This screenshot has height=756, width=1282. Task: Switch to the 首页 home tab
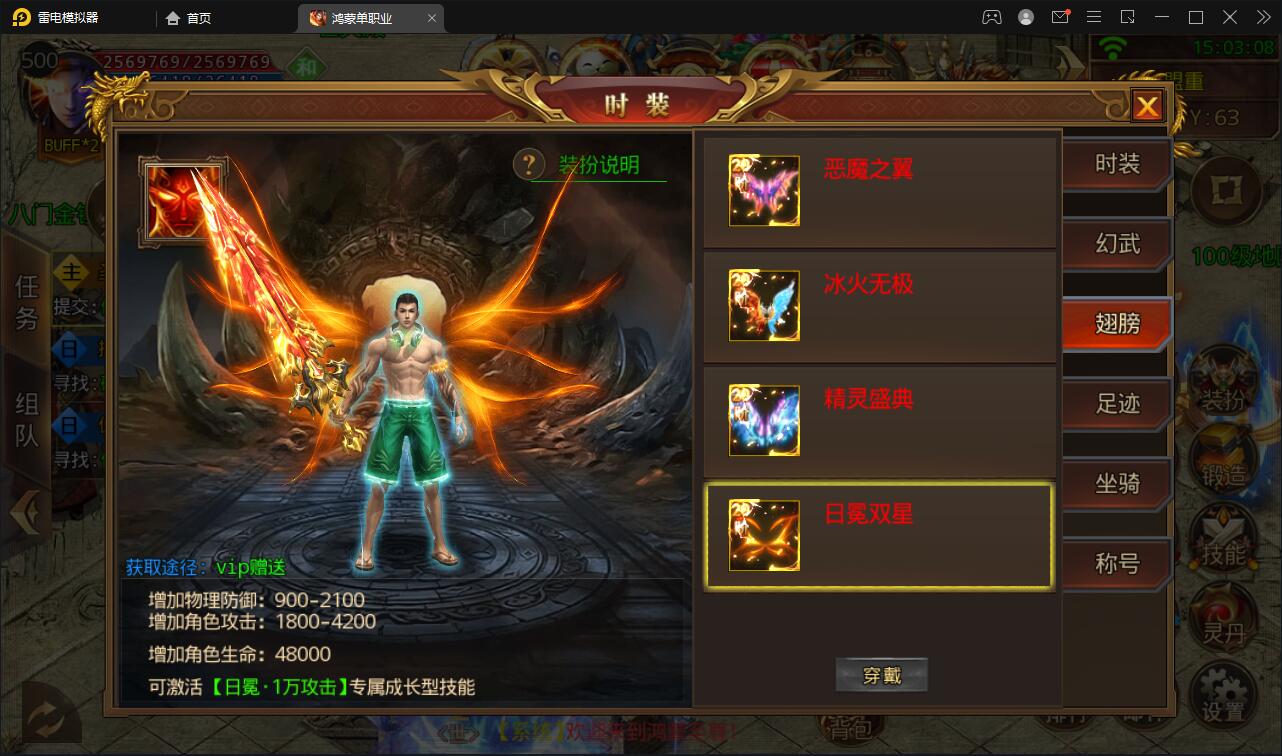point(189,18)
